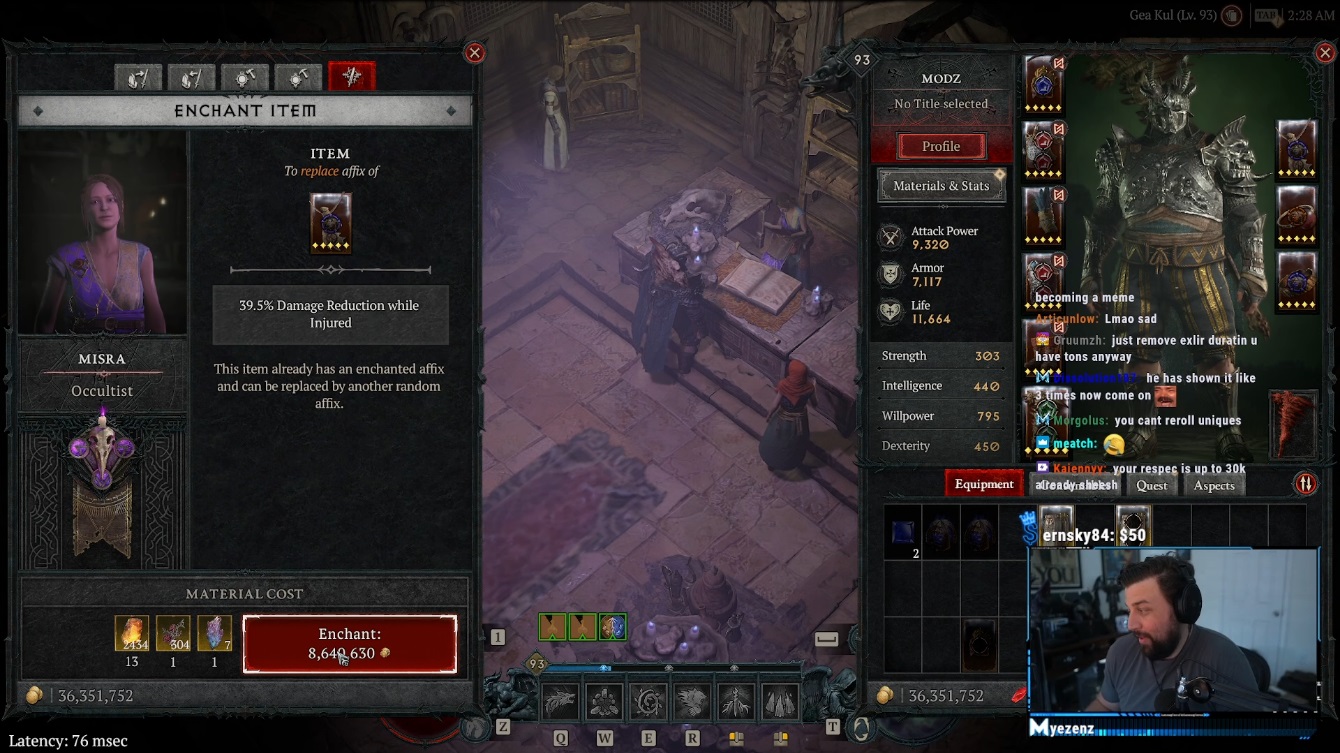Show Materials & Stats
Screen dimensions: 1340x753
[940, 186]
